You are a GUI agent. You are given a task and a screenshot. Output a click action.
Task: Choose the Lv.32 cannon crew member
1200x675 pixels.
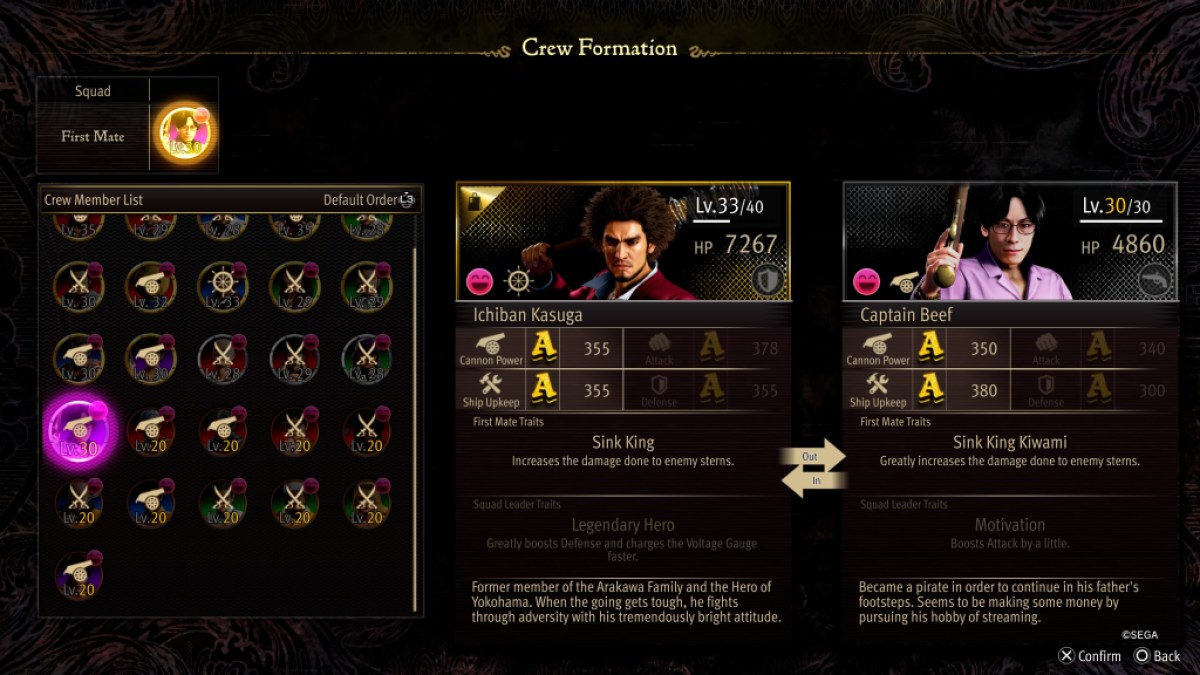tap(150, 287)
